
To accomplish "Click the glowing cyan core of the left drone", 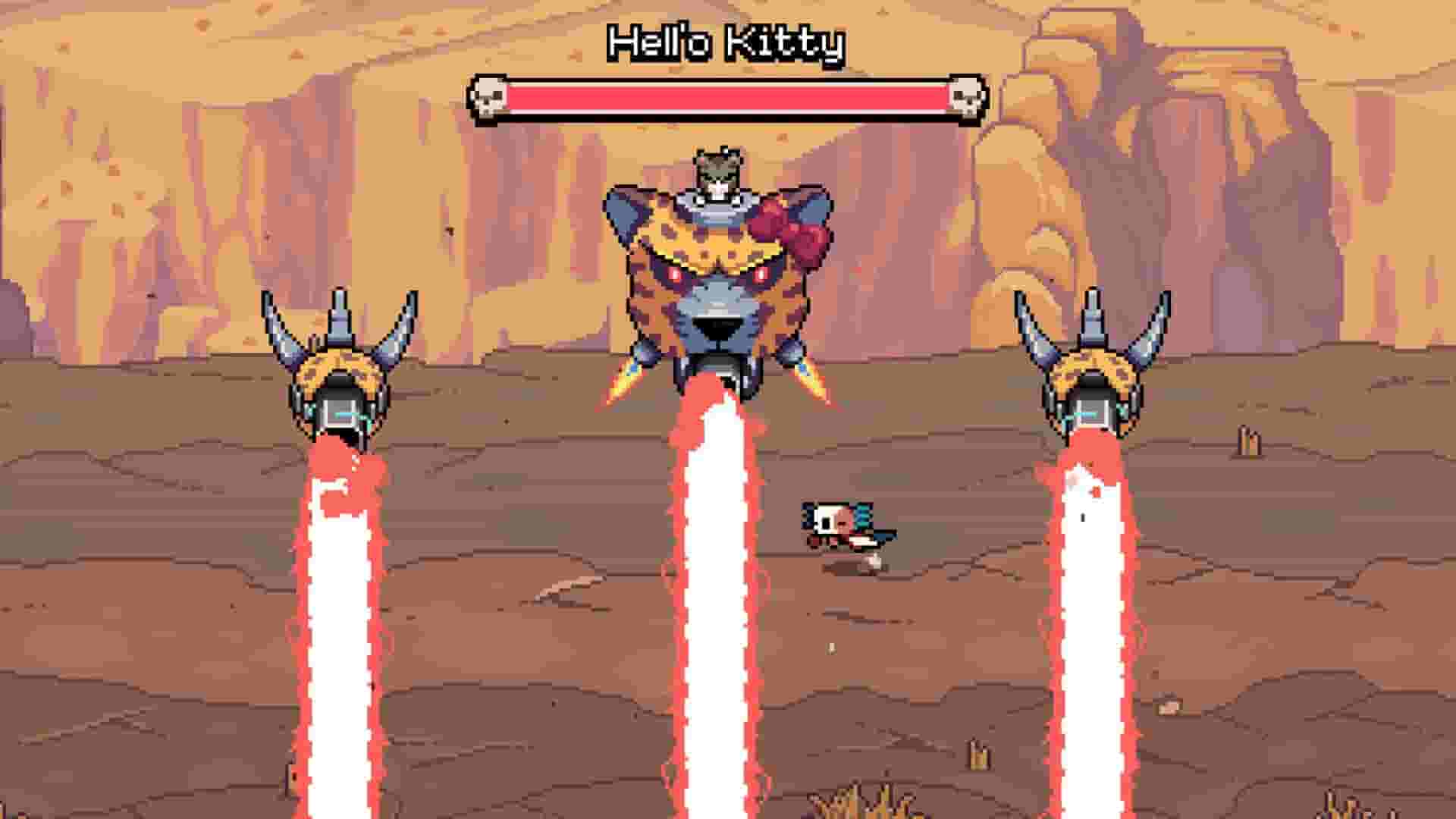I will coord(345,416).
